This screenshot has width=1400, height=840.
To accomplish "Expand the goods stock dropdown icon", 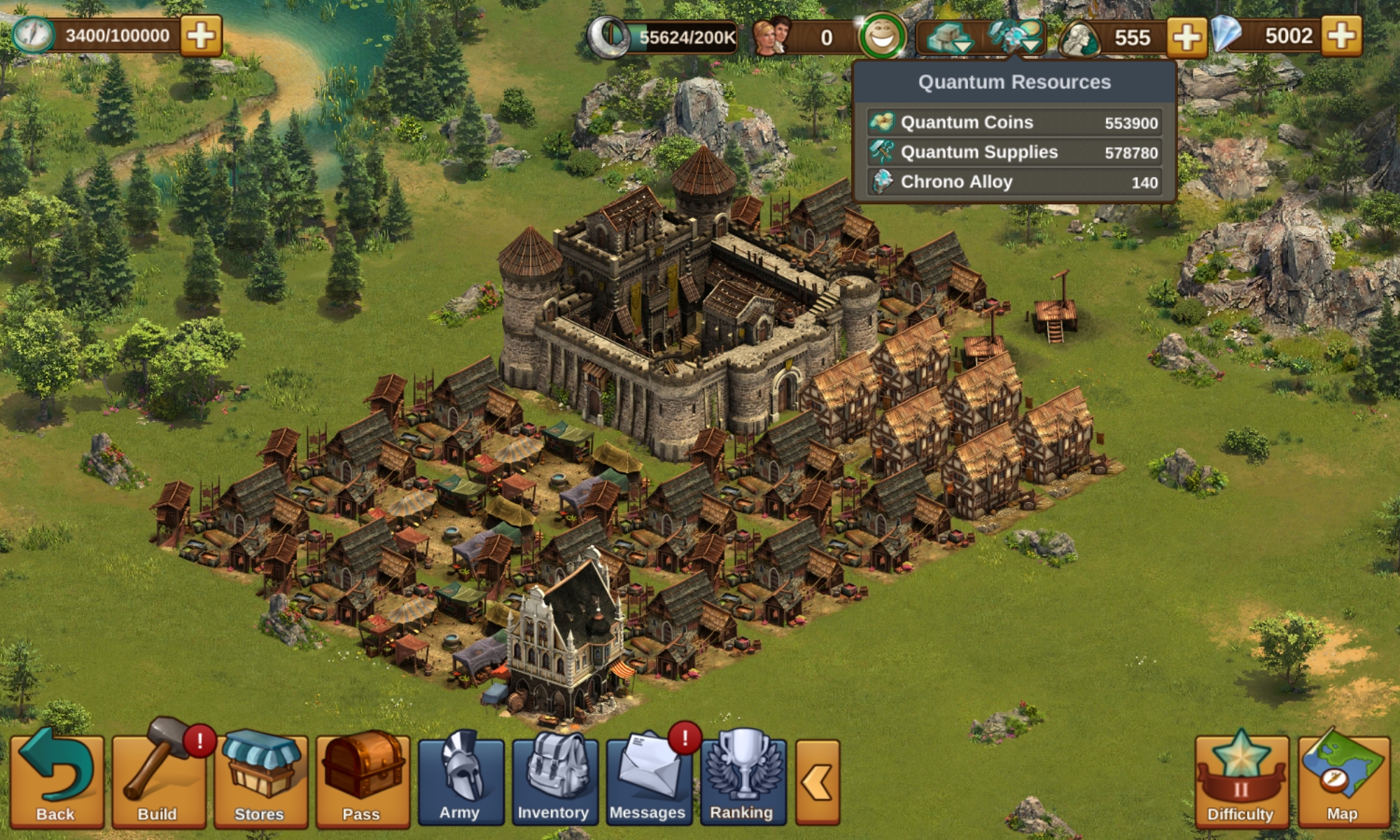I will tap(949, 37).
